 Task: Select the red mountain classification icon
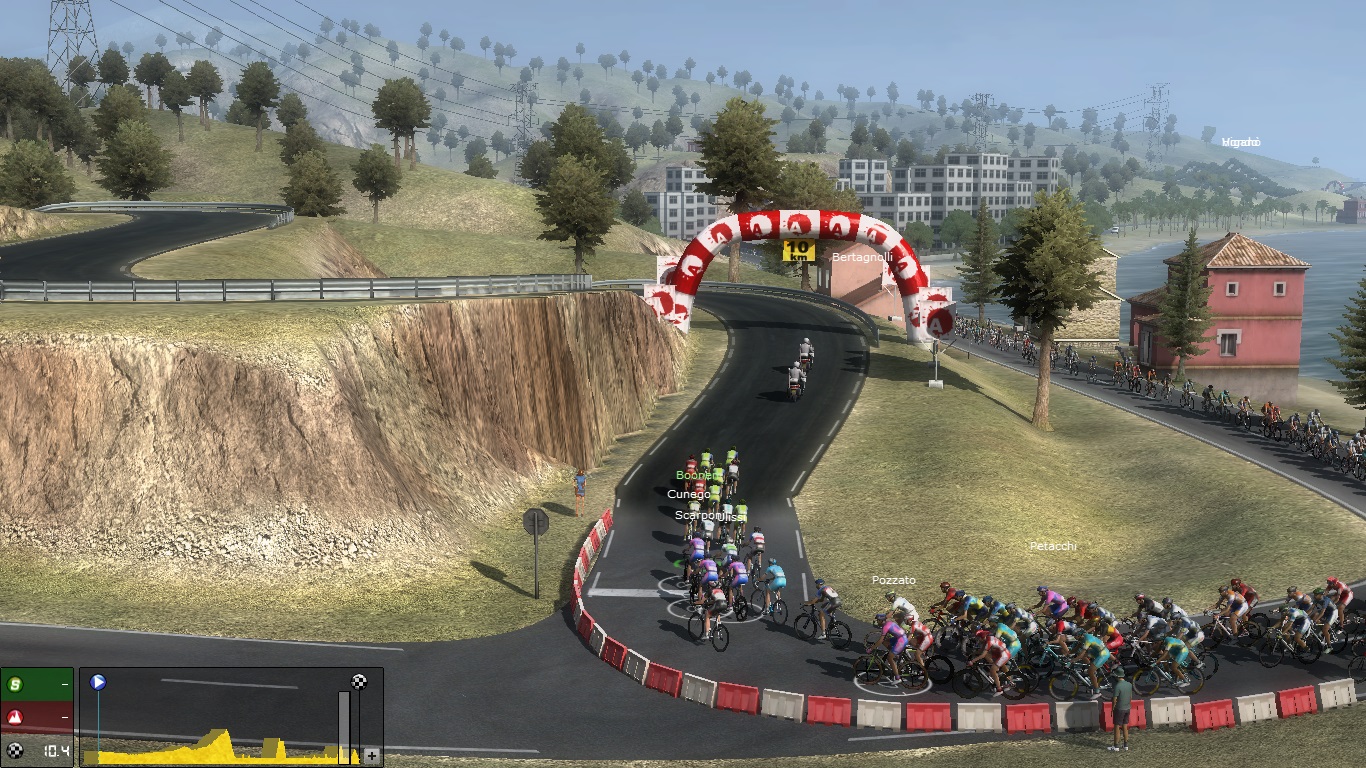coord(15,717)
